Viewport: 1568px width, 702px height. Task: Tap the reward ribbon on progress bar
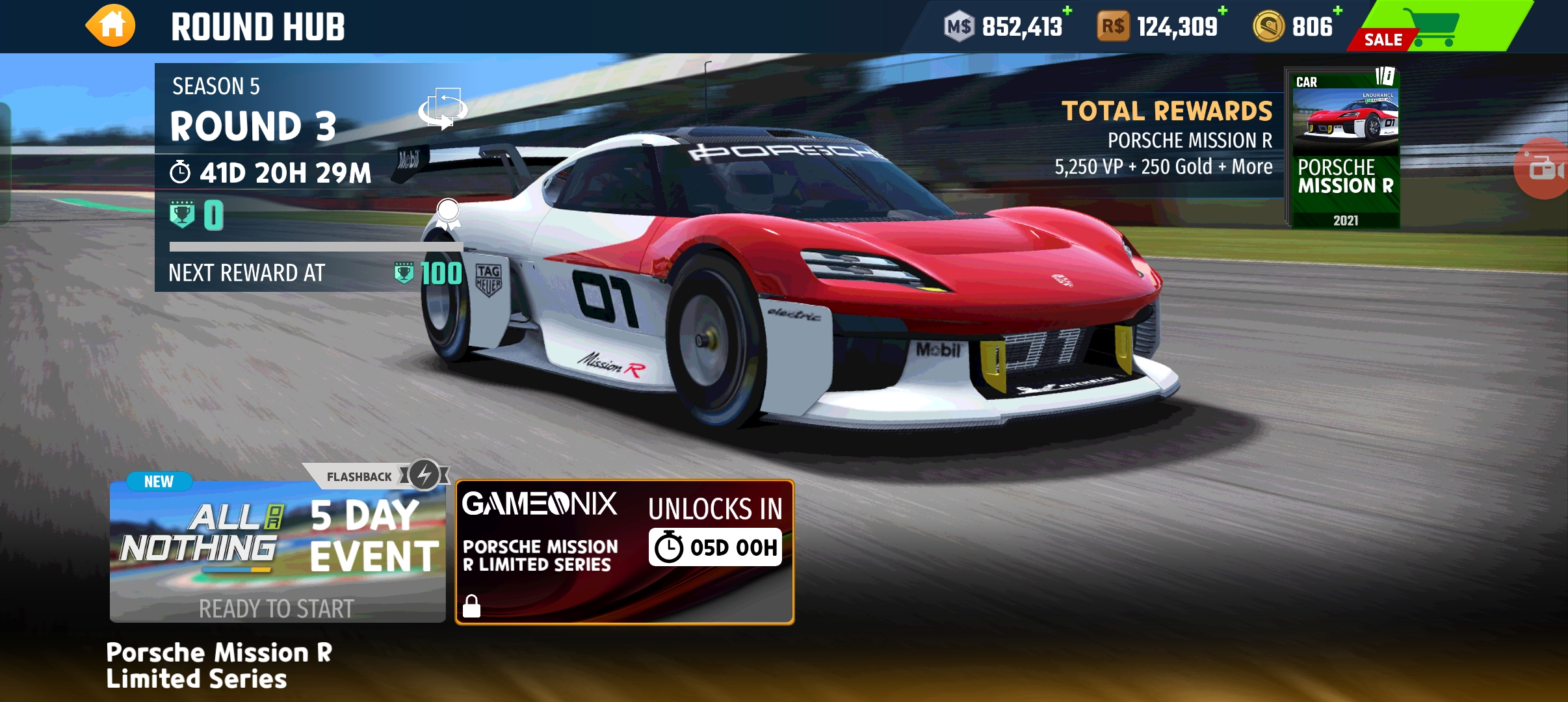(x=448, y=214)
